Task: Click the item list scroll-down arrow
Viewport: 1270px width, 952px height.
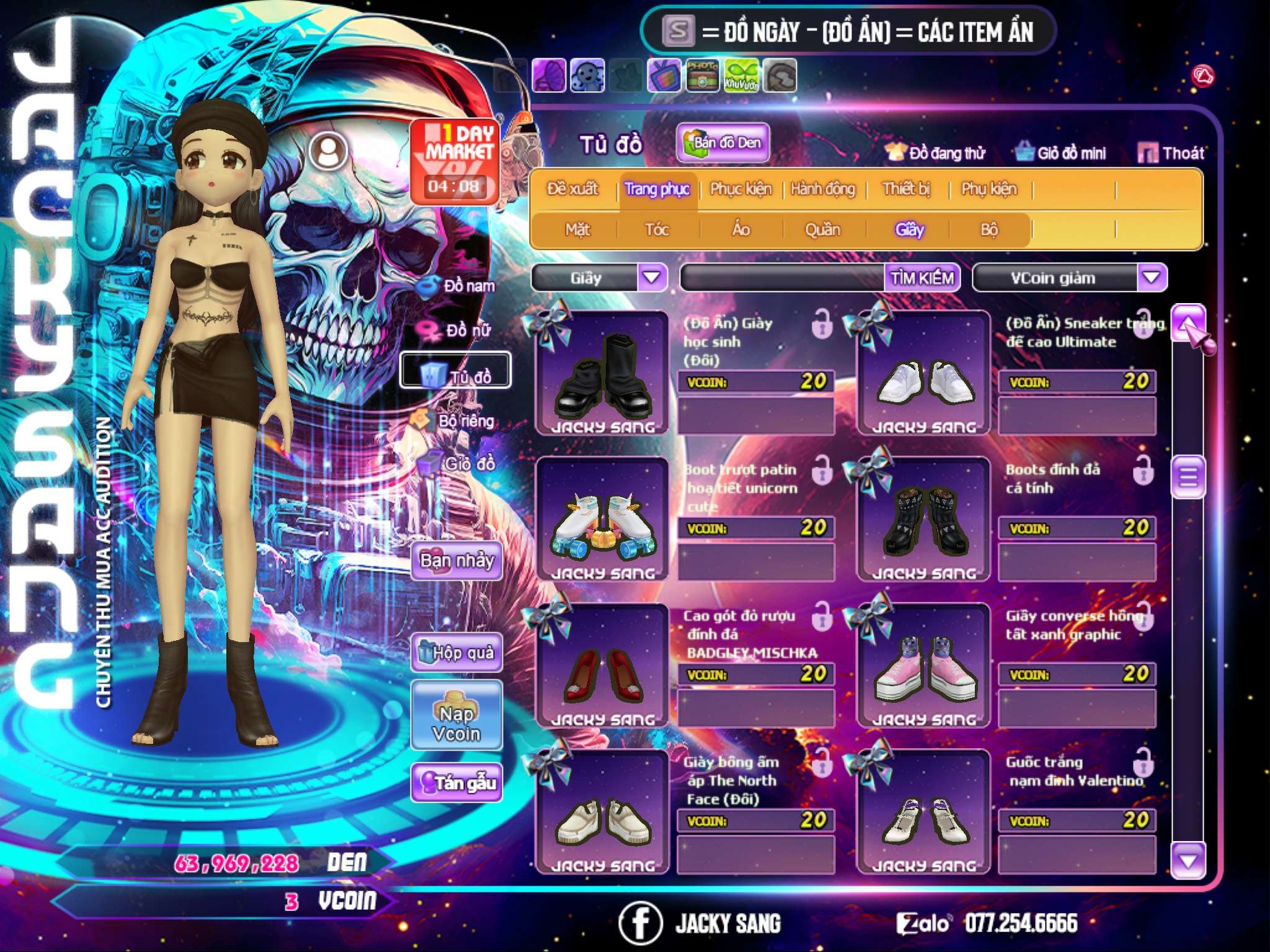Action: tap(1188, 861)
